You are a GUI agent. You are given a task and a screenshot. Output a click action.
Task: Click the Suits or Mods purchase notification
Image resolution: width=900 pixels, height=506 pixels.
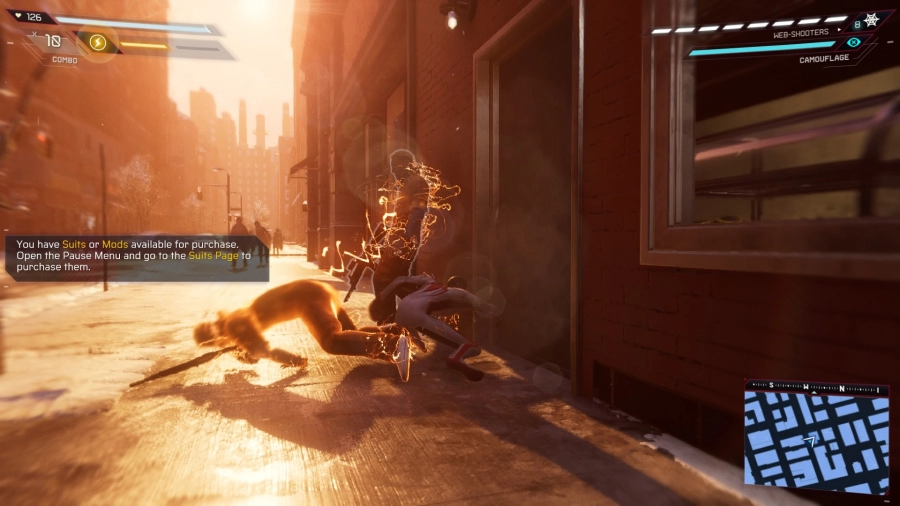click(x=138, y=257)
